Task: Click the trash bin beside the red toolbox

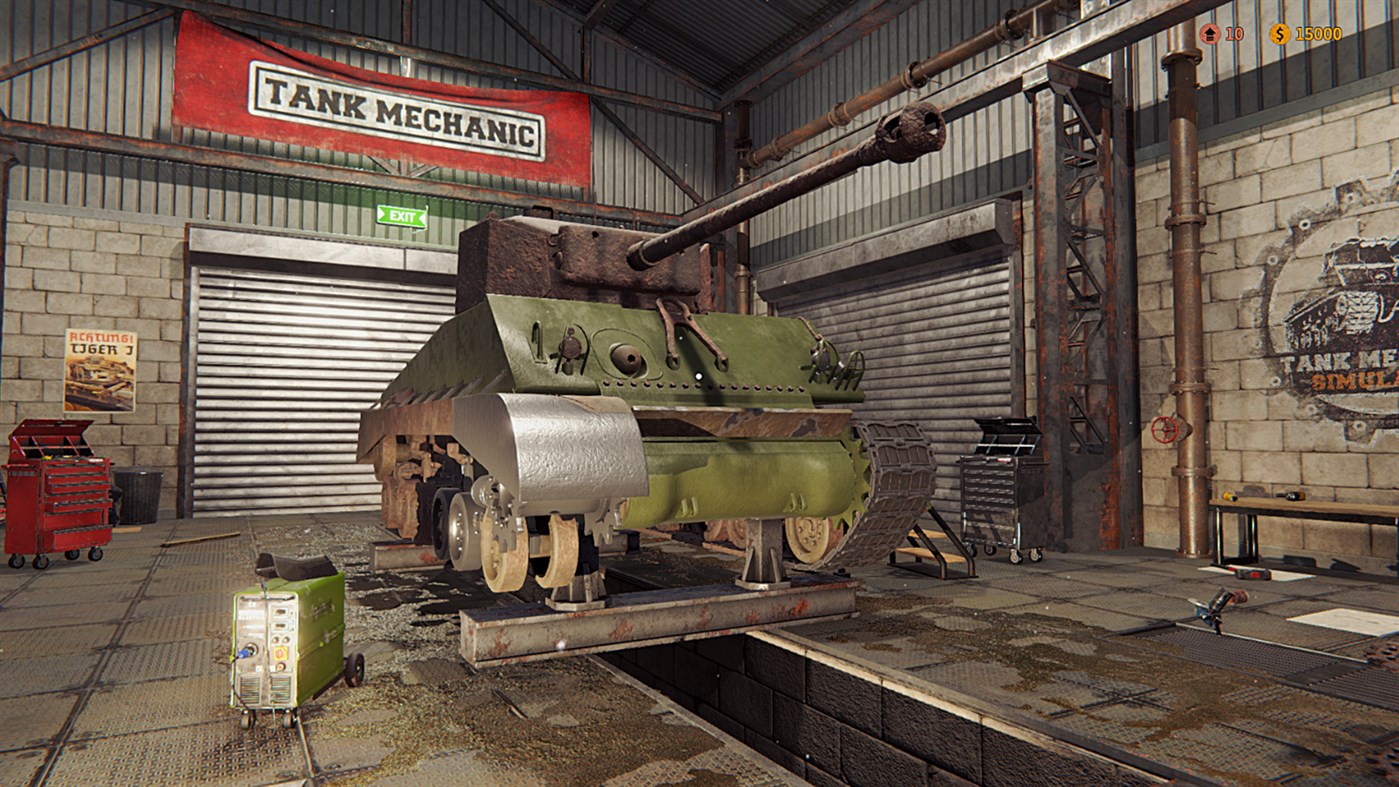Action: (x=138, y=497)
